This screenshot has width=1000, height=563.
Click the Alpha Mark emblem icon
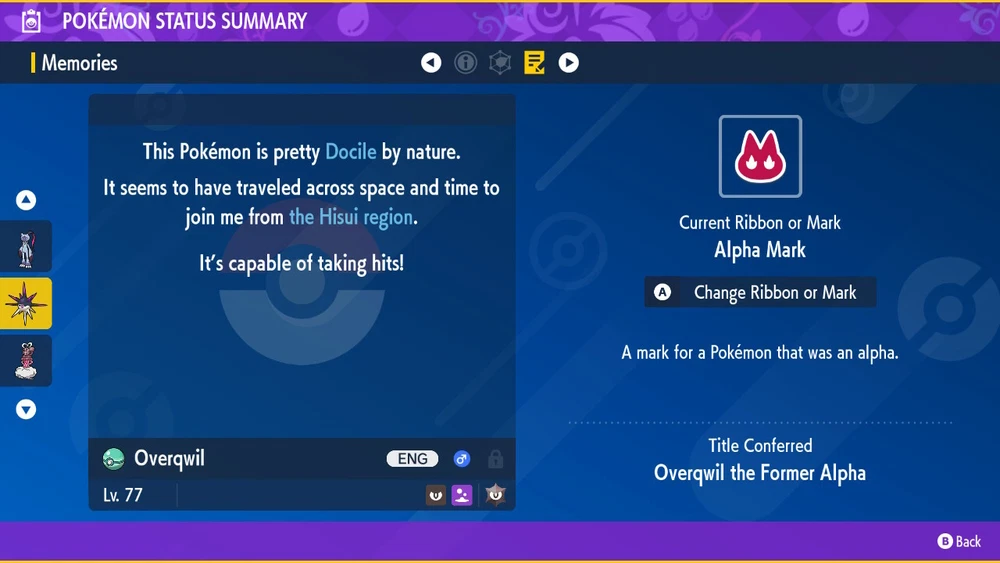point(760,157)
